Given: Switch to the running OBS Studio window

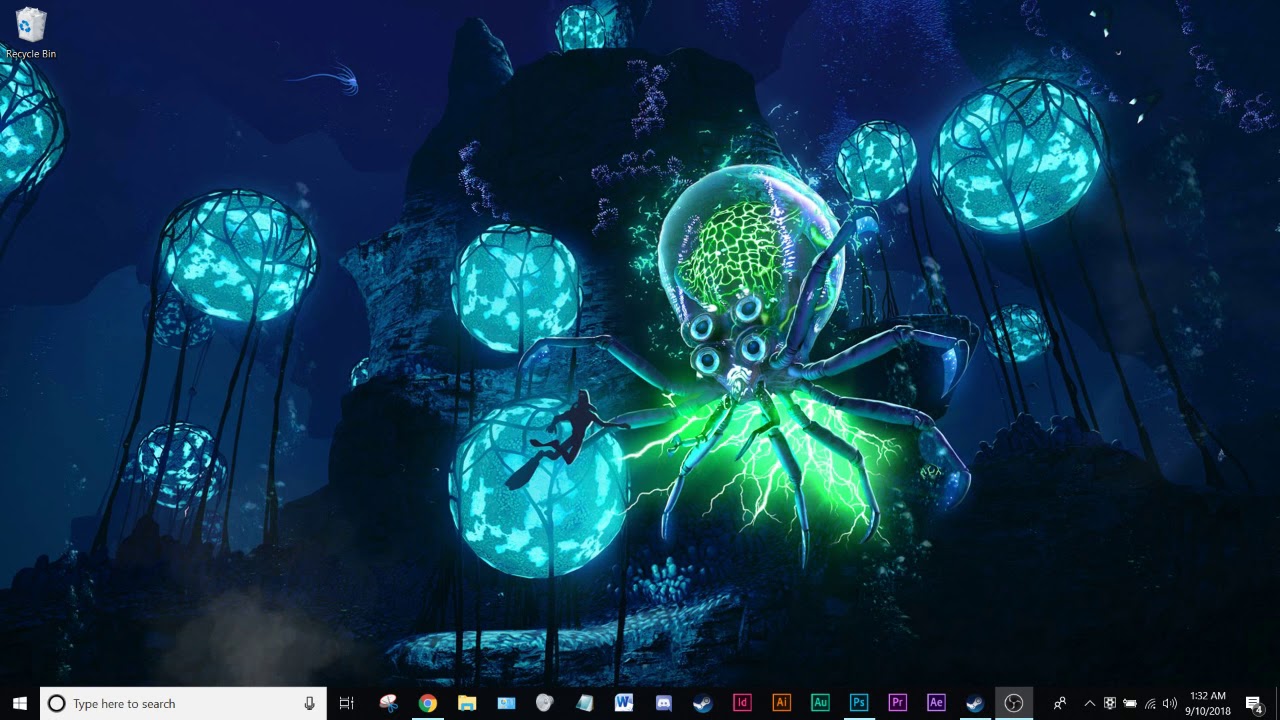Looking at the screenshot, I should (x=1014, y=703).
